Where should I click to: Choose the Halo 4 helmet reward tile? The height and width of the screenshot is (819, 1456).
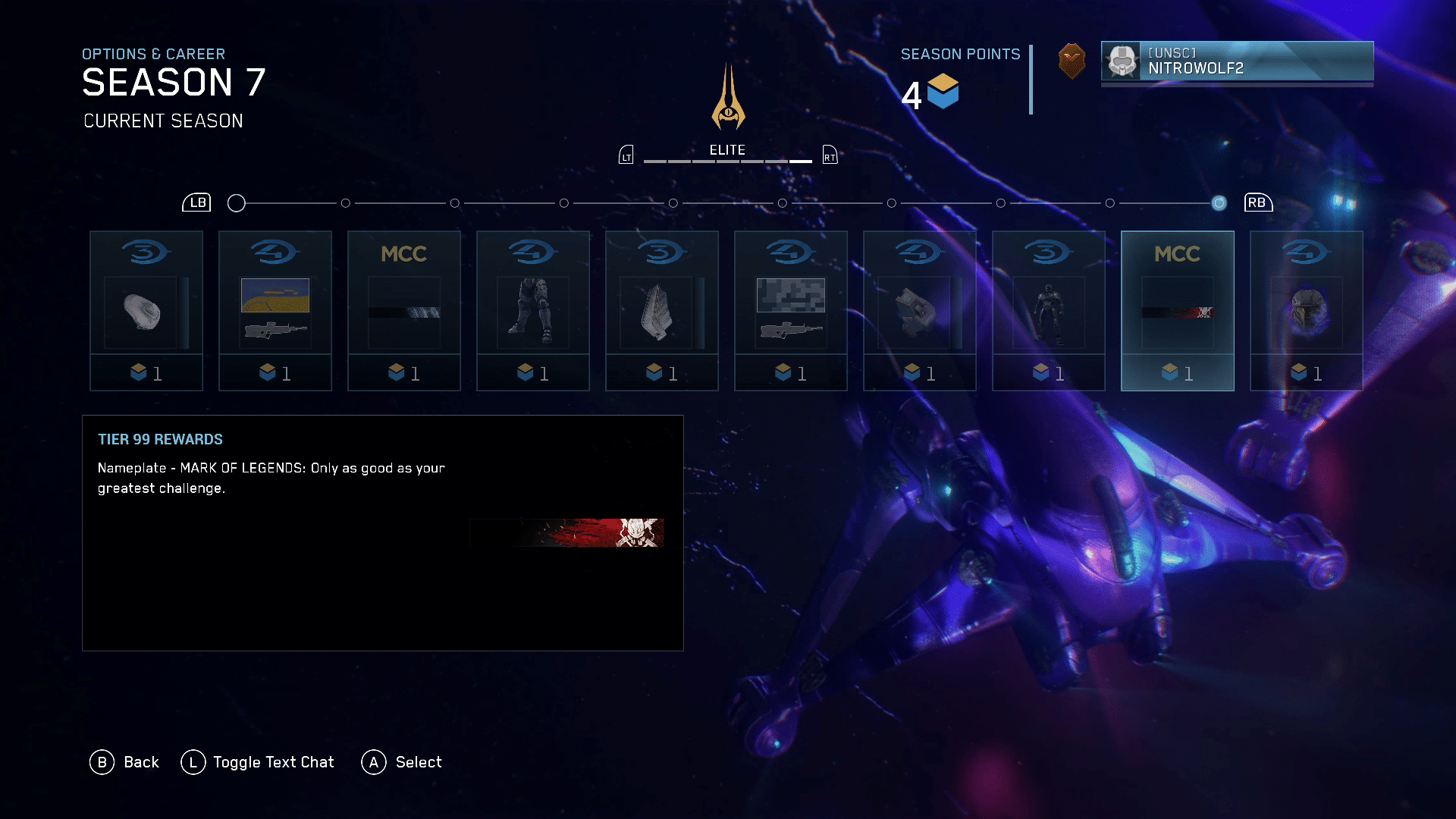click(1307, 311)
